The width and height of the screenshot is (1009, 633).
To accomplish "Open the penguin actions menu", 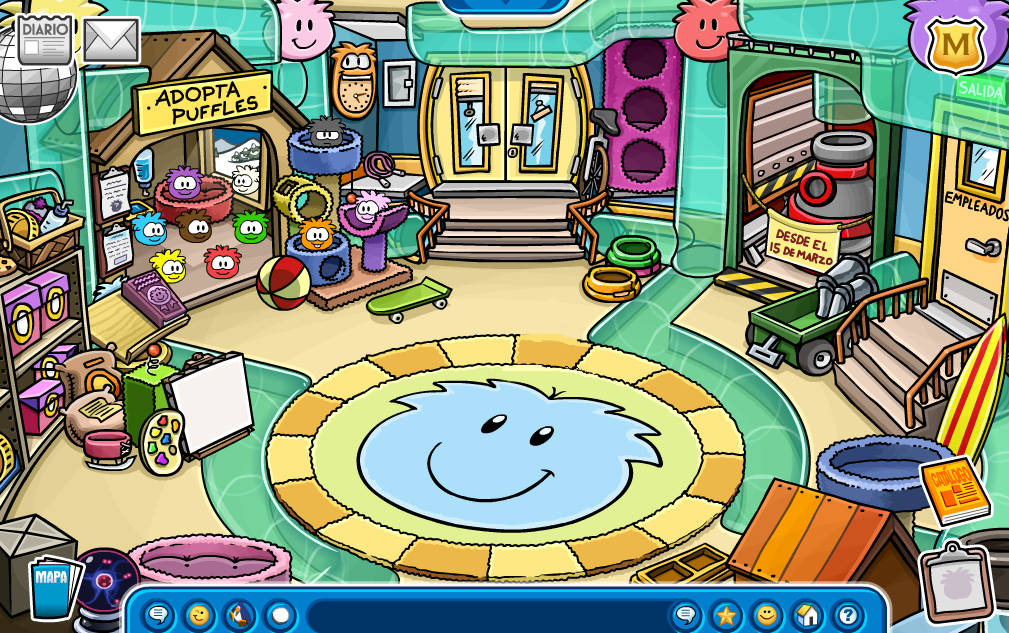I will pos(240,615).
